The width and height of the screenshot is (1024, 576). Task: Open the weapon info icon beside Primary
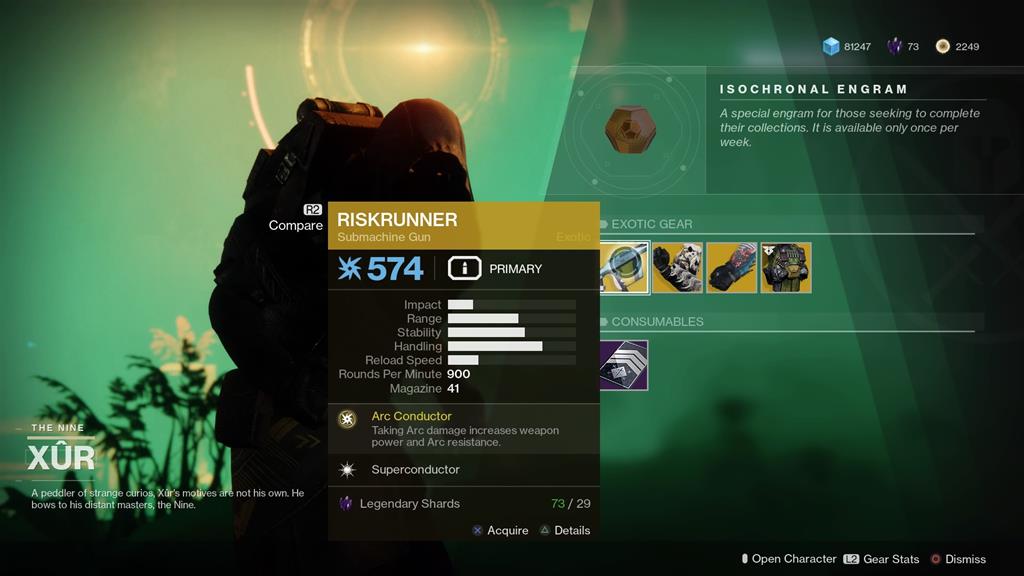pos(464,268)
